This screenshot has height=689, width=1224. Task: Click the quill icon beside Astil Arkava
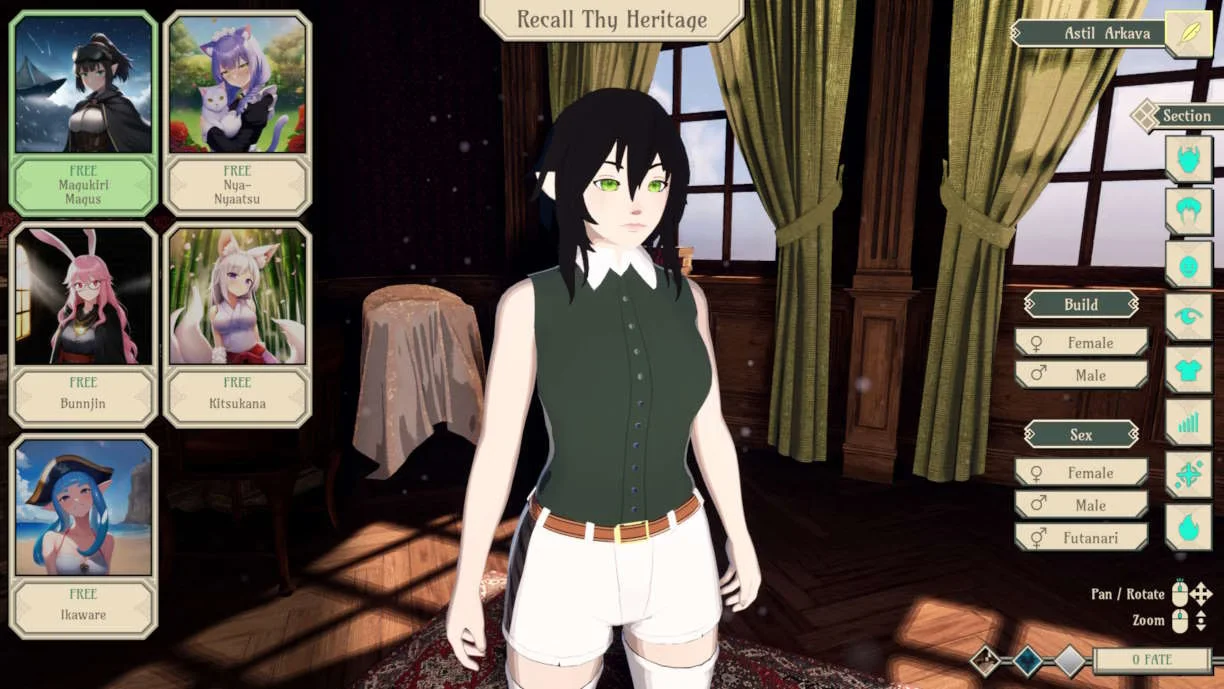click(x=1188, y=34)
